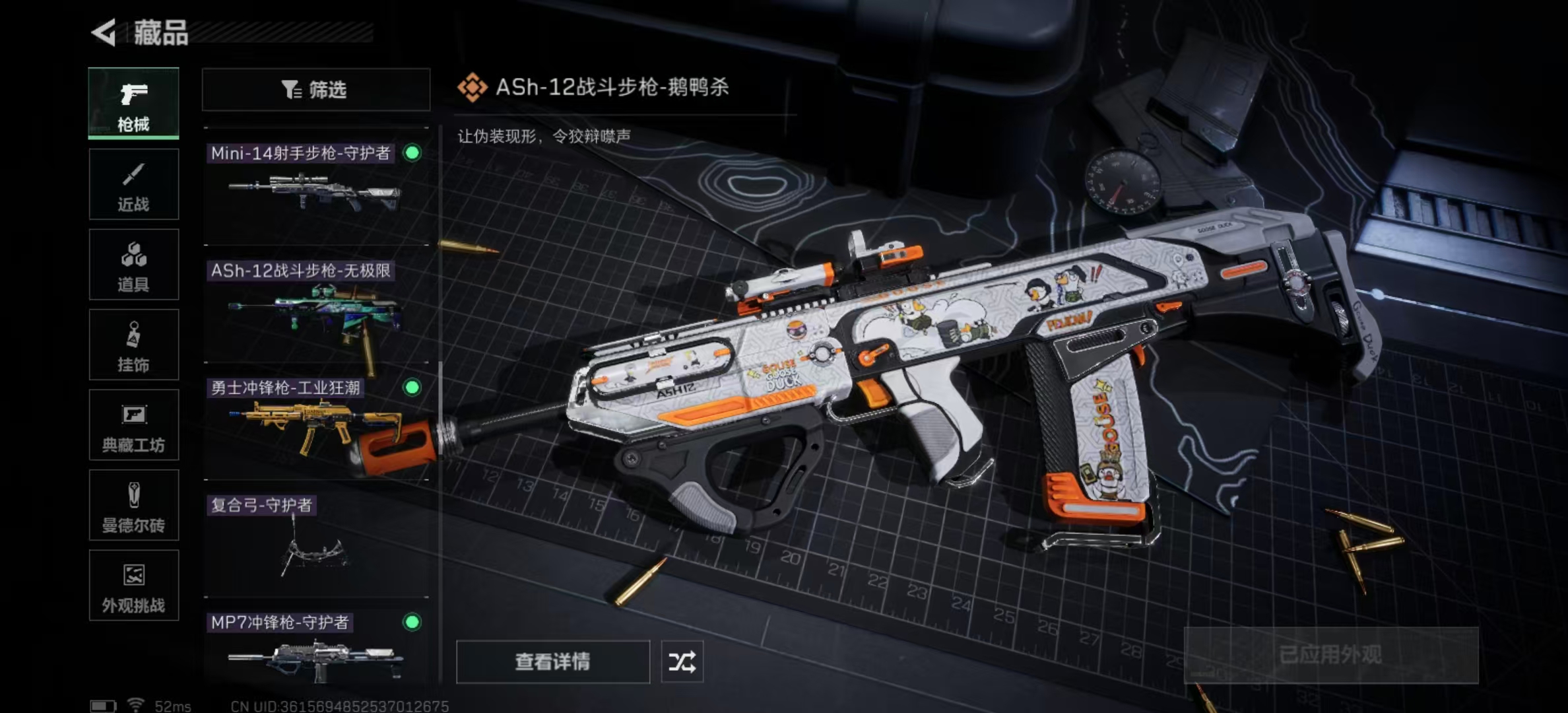Select the MP7冲锋枪-守护者 skin
The image size is (1568, 713).
click(315, 650)
